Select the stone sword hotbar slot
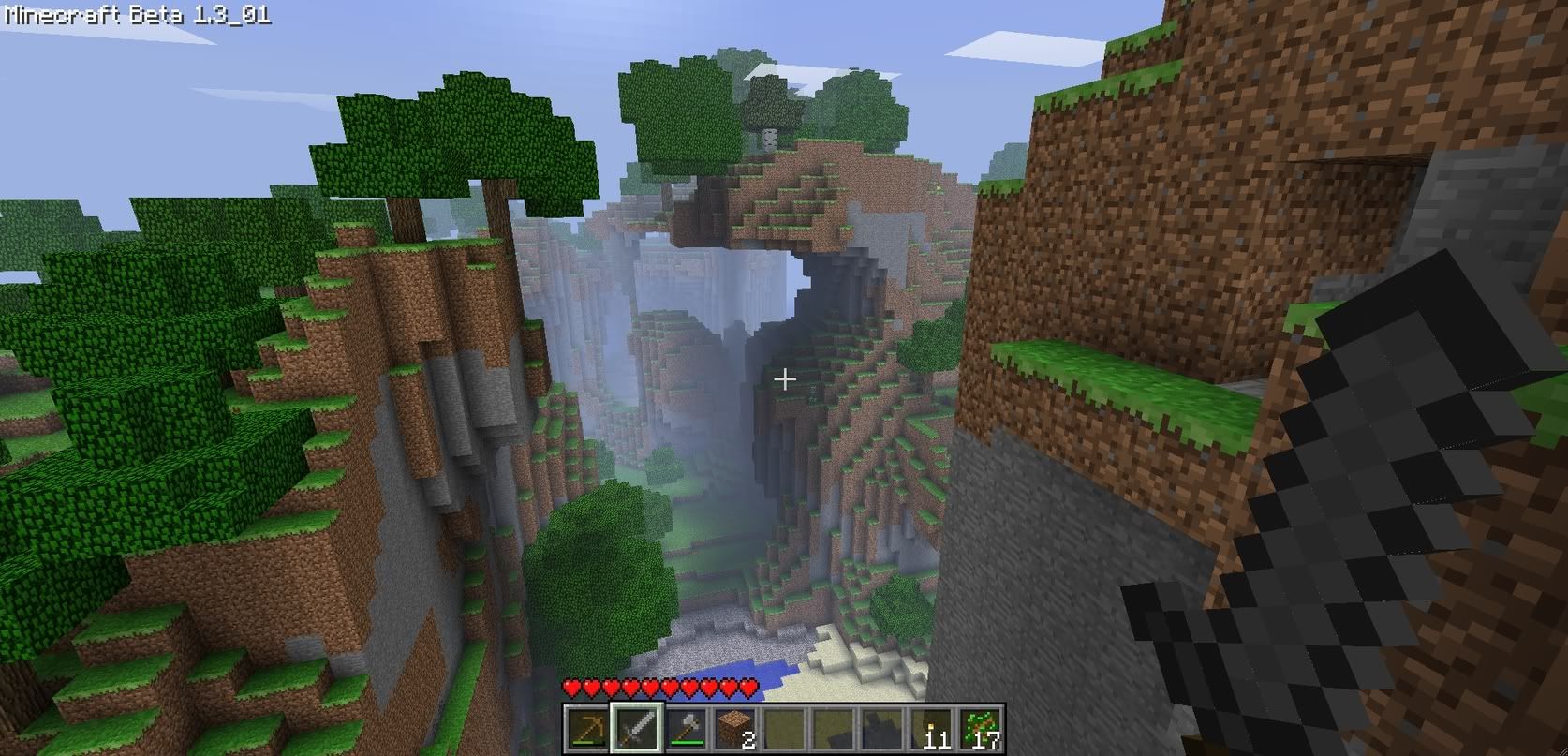The width and height of the screenshot is (1568, 756). click(x=636, y=728)
